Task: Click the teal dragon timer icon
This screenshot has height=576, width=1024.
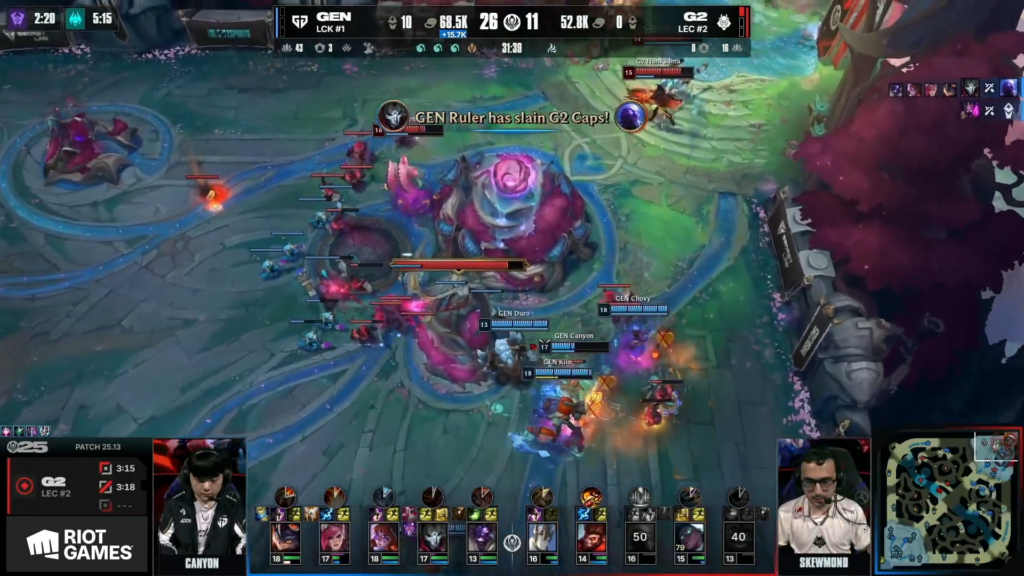Action: point(77,18)
